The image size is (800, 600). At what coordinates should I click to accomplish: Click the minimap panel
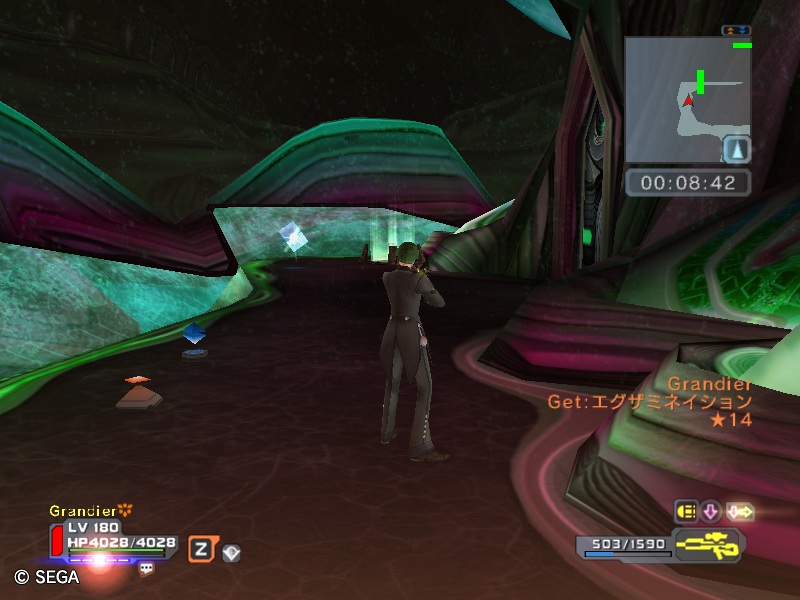click(x=687, y=100)
